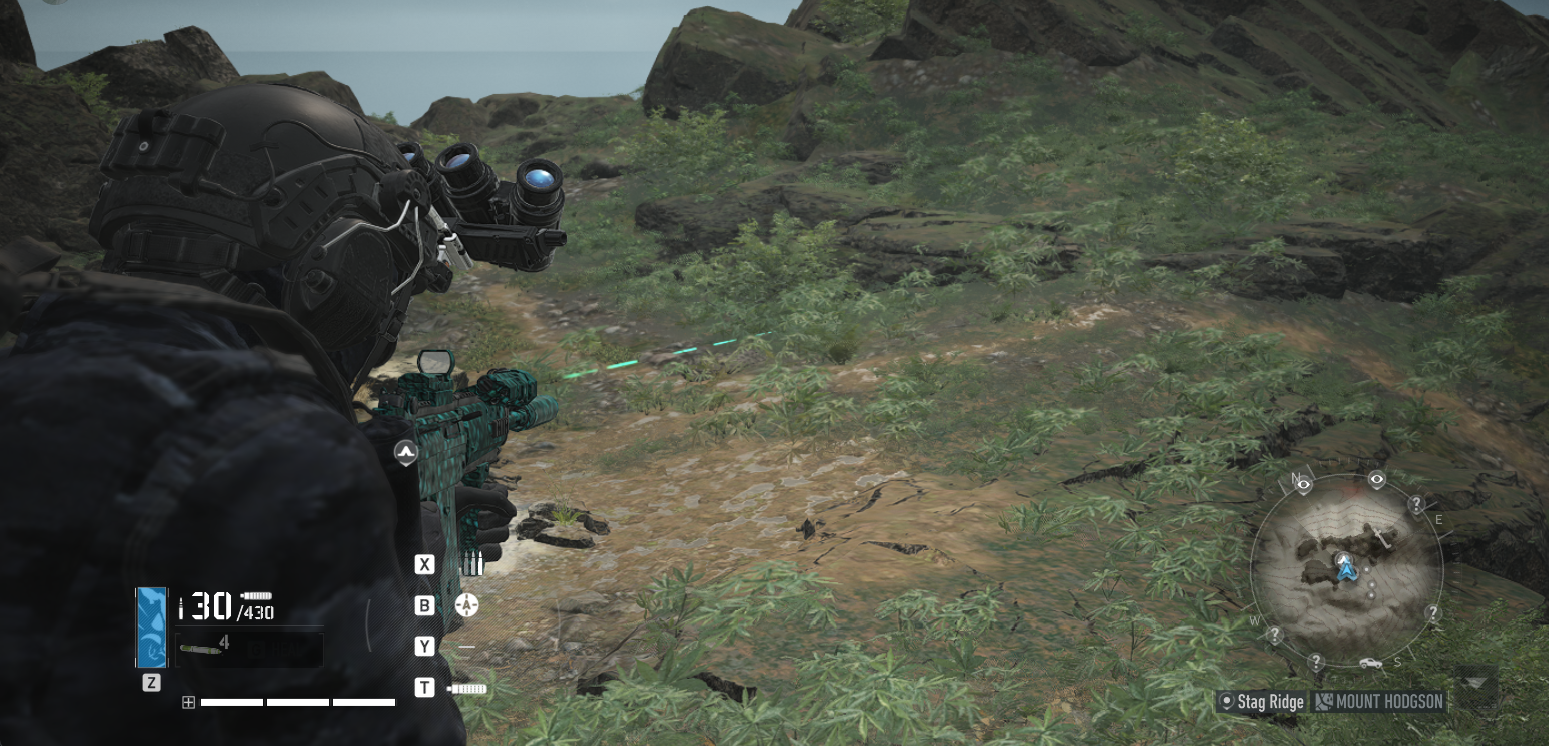Toggle the suppressor attachment icon
Viewport: 1549px width, 746px height.
[x=467, y=688]
